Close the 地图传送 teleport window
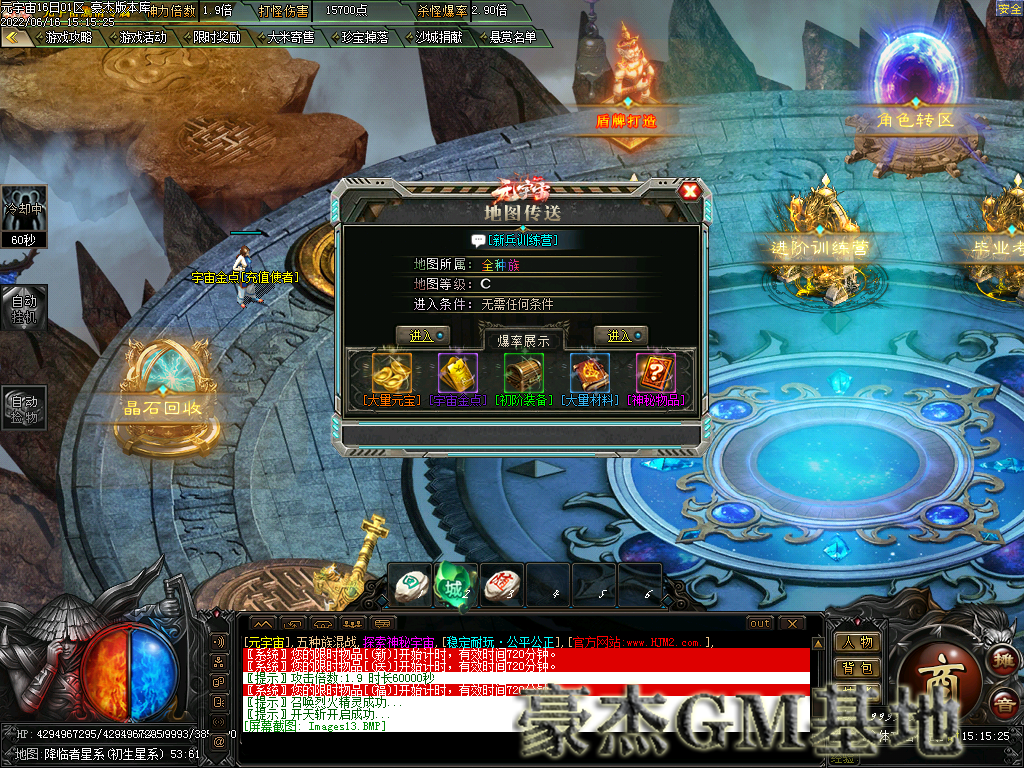 tap(689, 191)
